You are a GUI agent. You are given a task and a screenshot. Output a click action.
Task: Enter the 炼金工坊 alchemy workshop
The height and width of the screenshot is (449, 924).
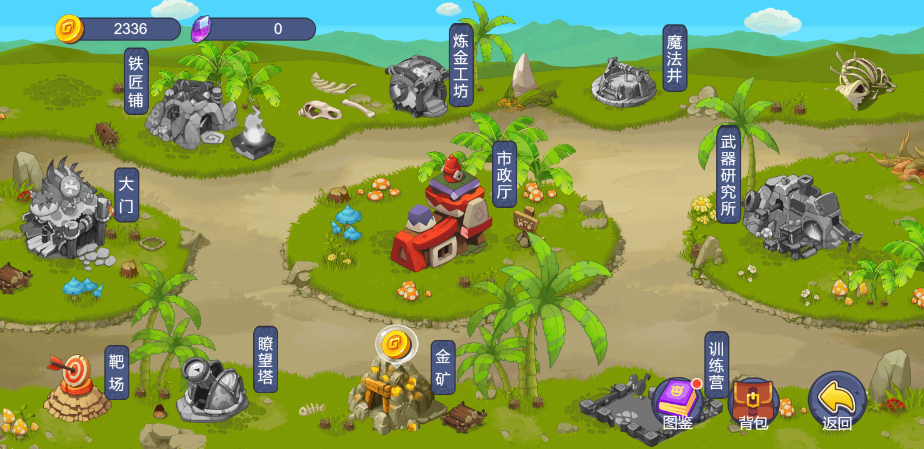(418, 86)
